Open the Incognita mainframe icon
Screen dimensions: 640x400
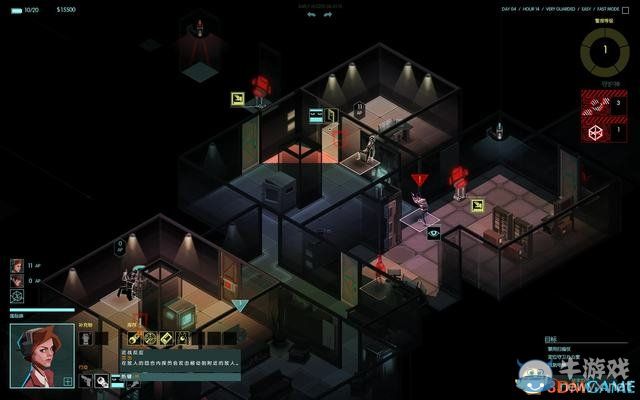[17, 297]
